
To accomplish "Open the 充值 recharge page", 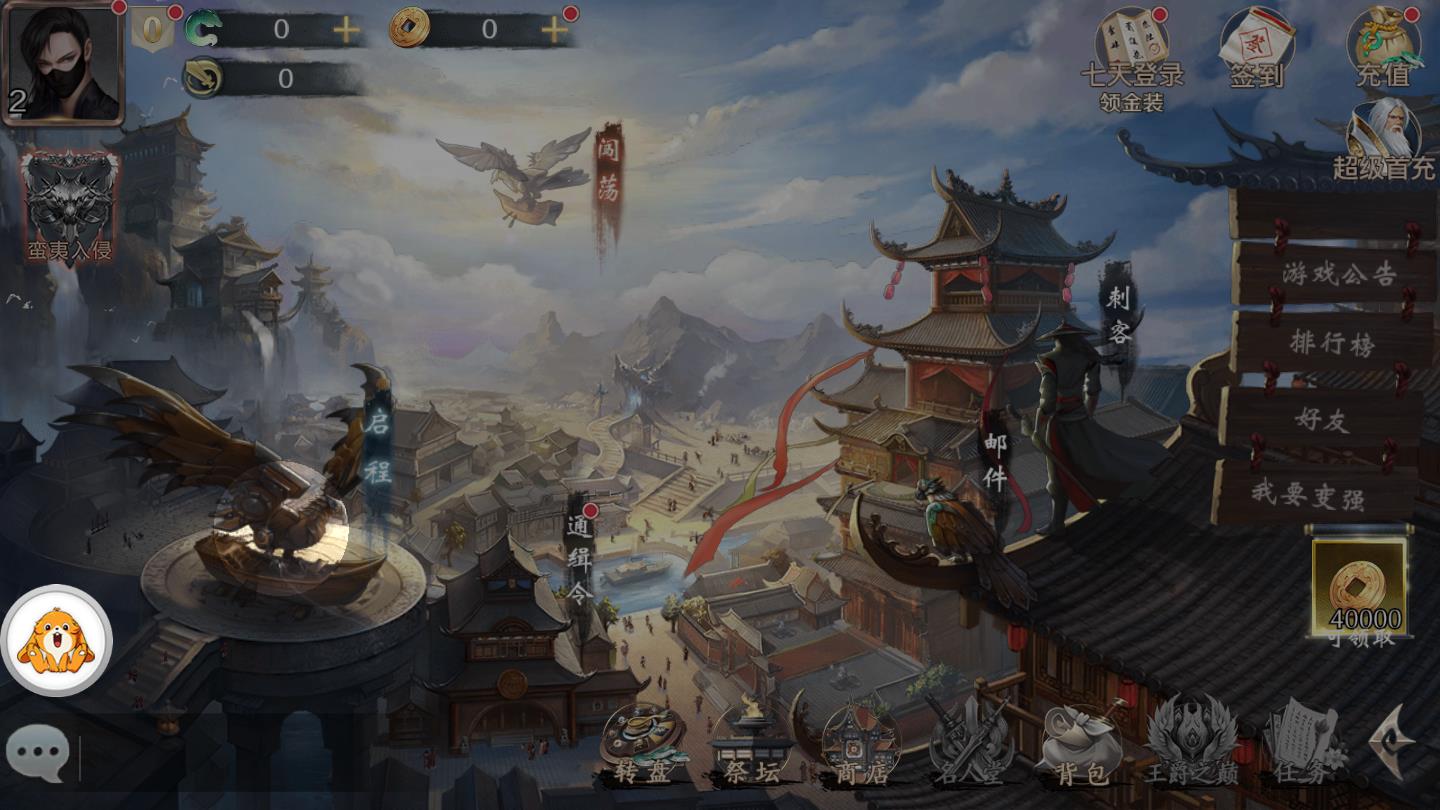I will (1388, 45).
